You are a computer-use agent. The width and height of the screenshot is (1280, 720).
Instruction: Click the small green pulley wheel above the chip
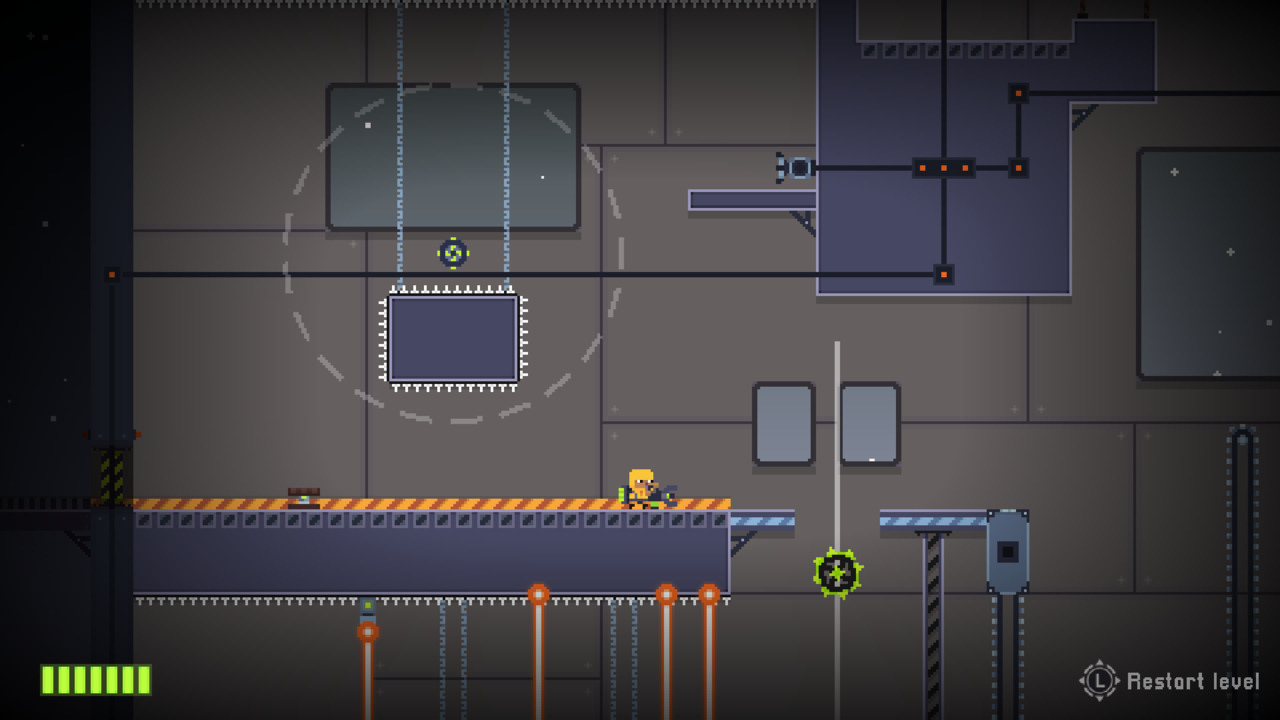pos(453,252)
